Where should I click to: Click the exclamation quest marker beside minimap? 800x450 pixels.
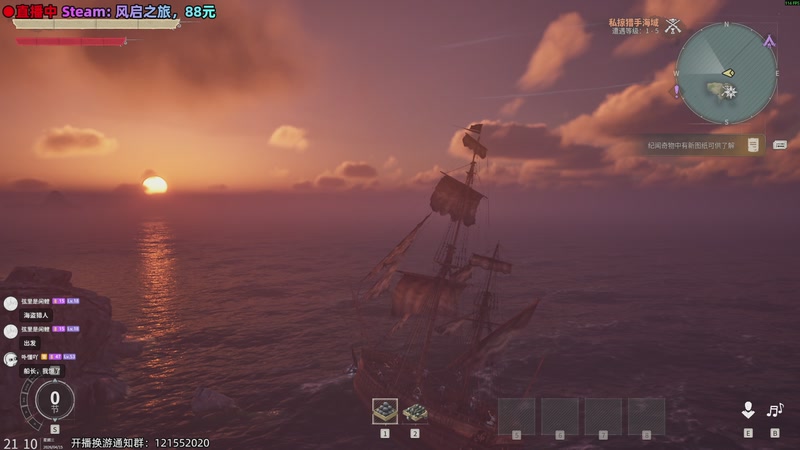coord(677,90)
